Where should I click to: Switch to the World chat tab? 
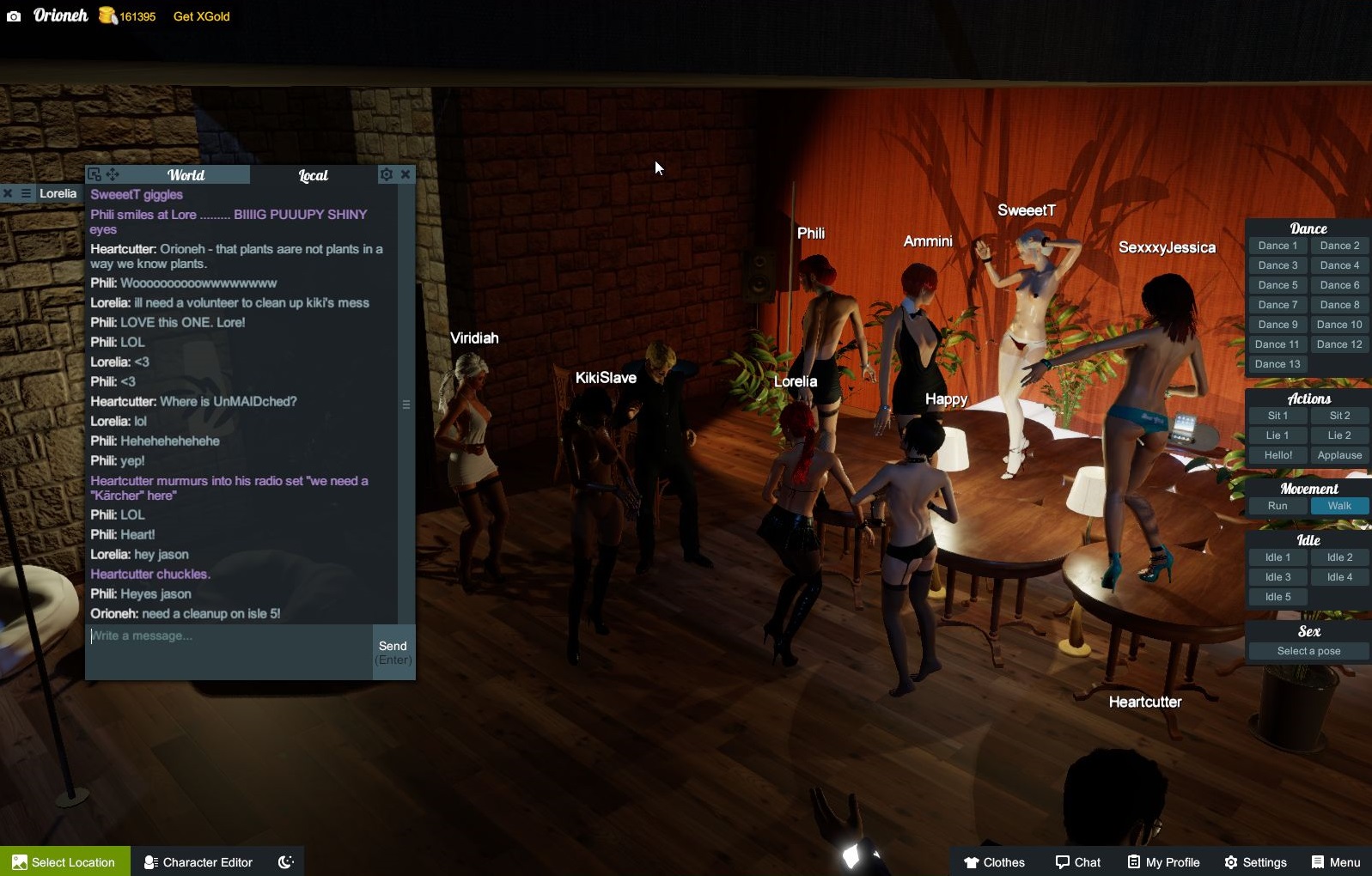[186, 174]
